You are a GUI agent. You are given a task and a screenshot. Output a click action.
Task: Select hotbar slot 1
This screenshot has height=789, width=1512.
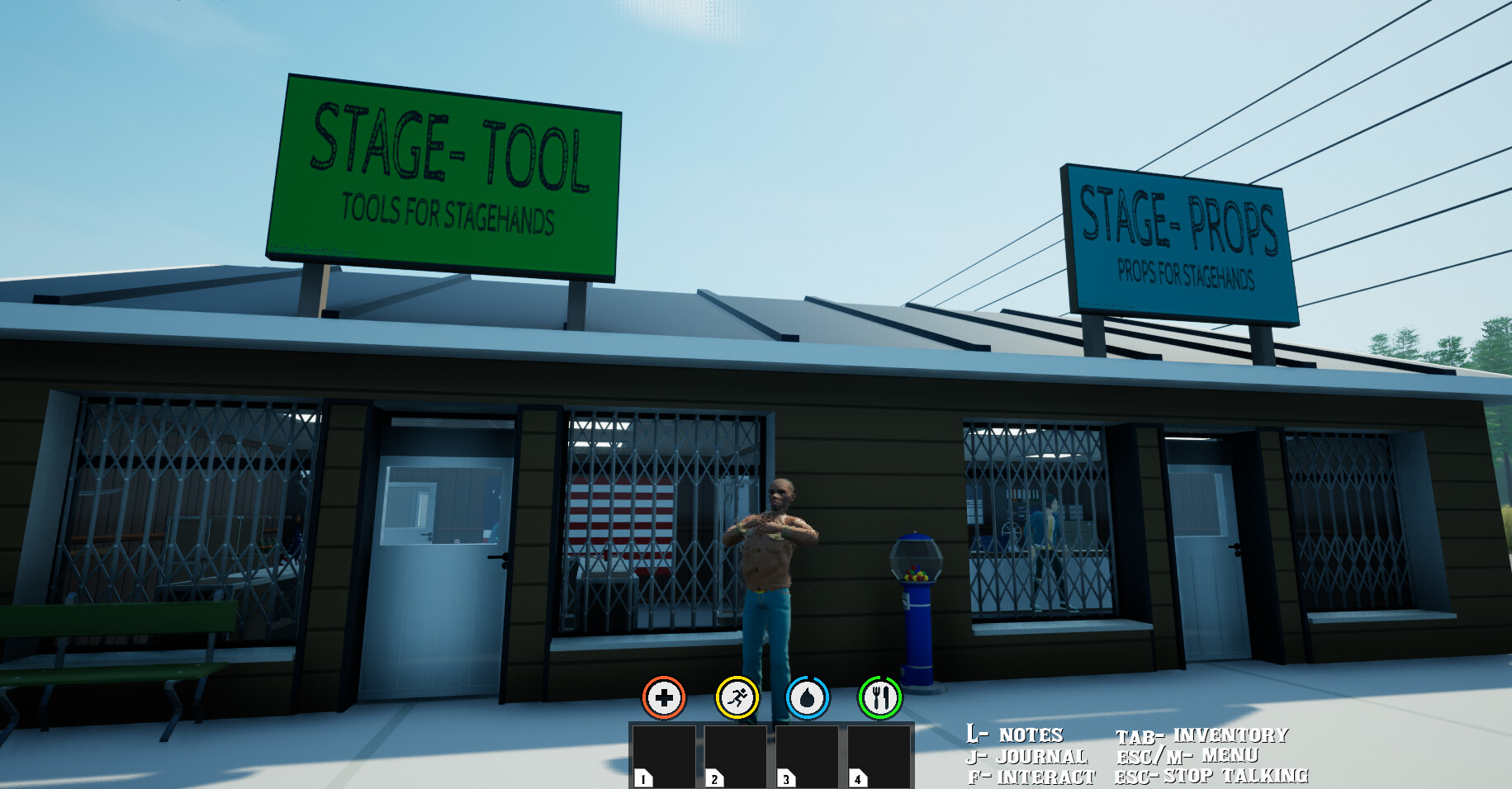click(664, 755)
